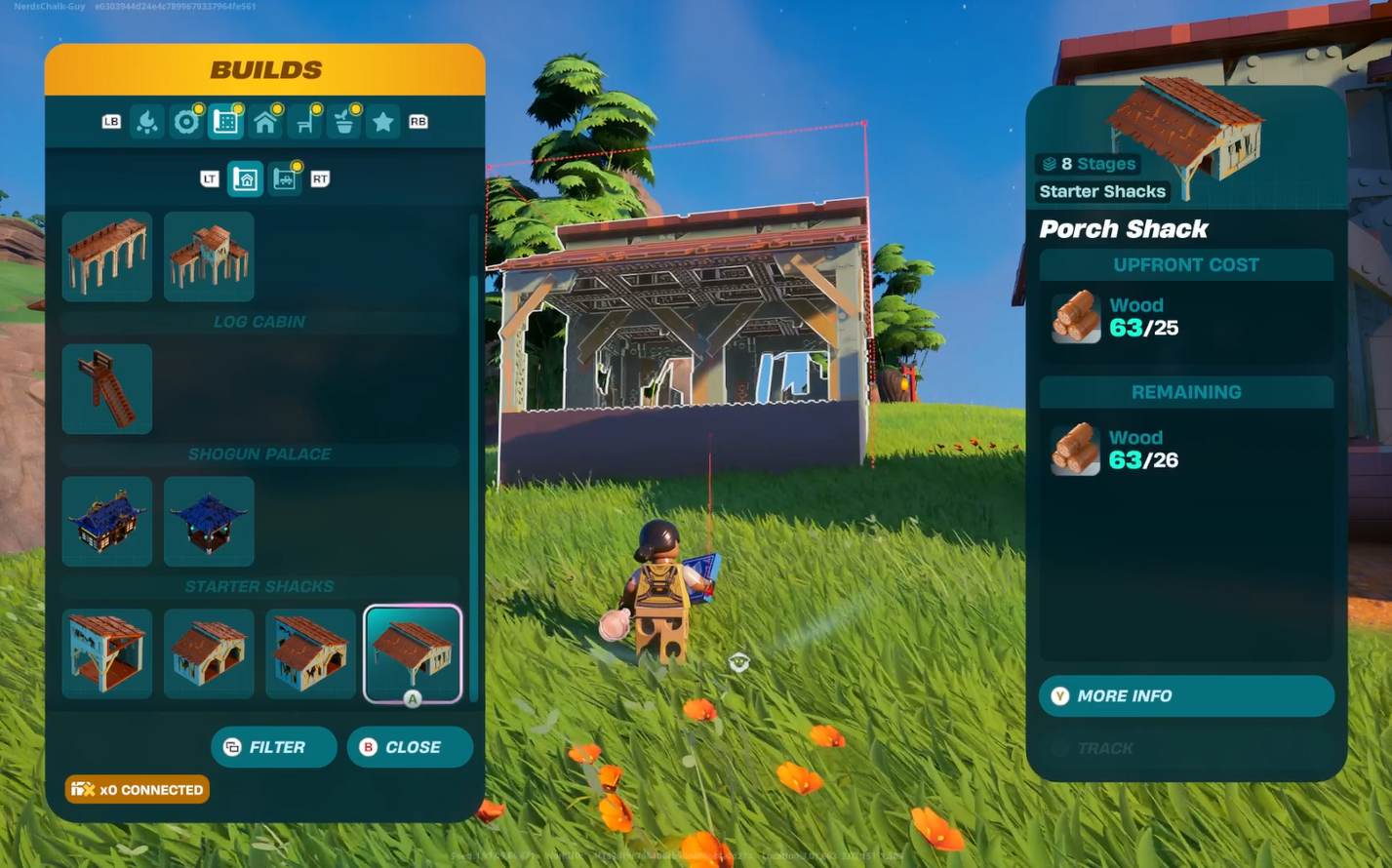Choose the large blue-roofed Shogun Palace building
The width and height of the screenshot is (1392, 868).
[x=107, y=522]
